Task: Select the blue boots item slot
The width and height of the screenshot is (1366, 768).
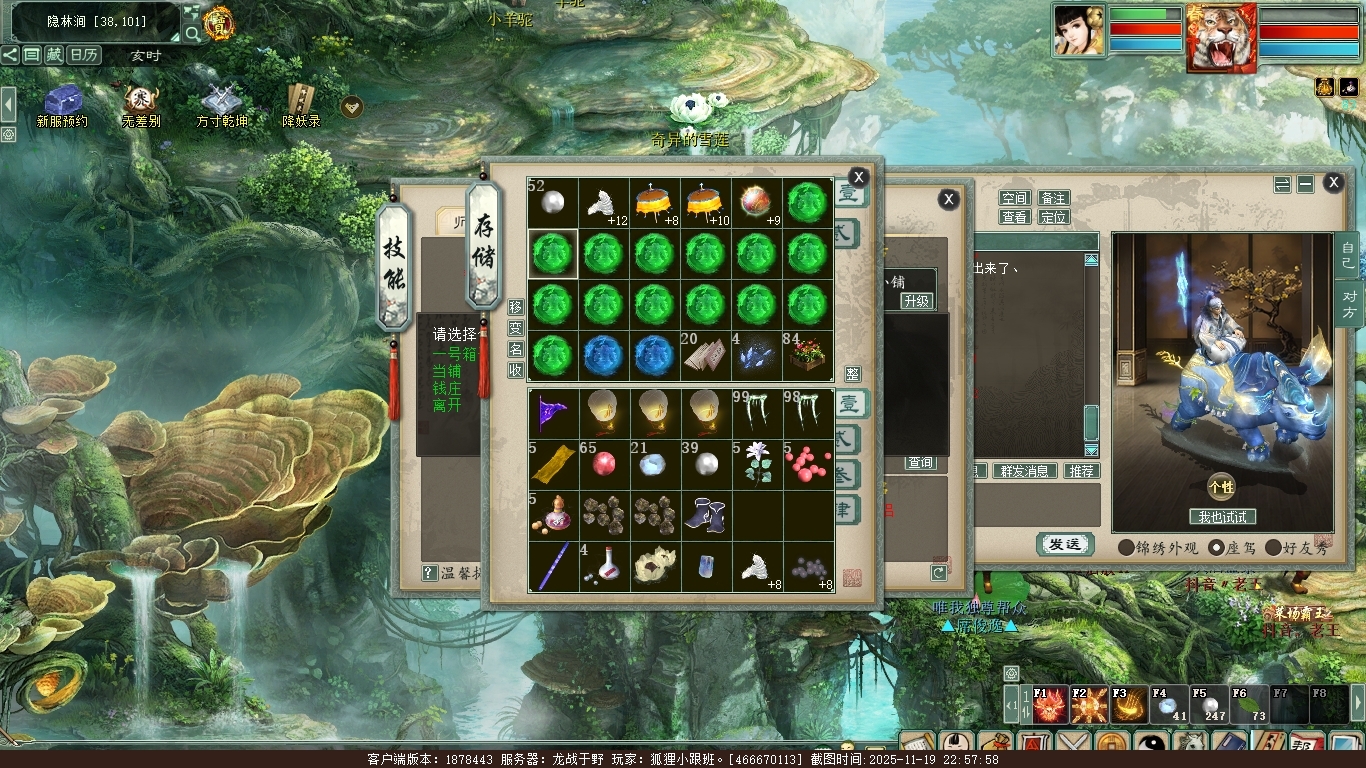Action: [x=706, y=516]
